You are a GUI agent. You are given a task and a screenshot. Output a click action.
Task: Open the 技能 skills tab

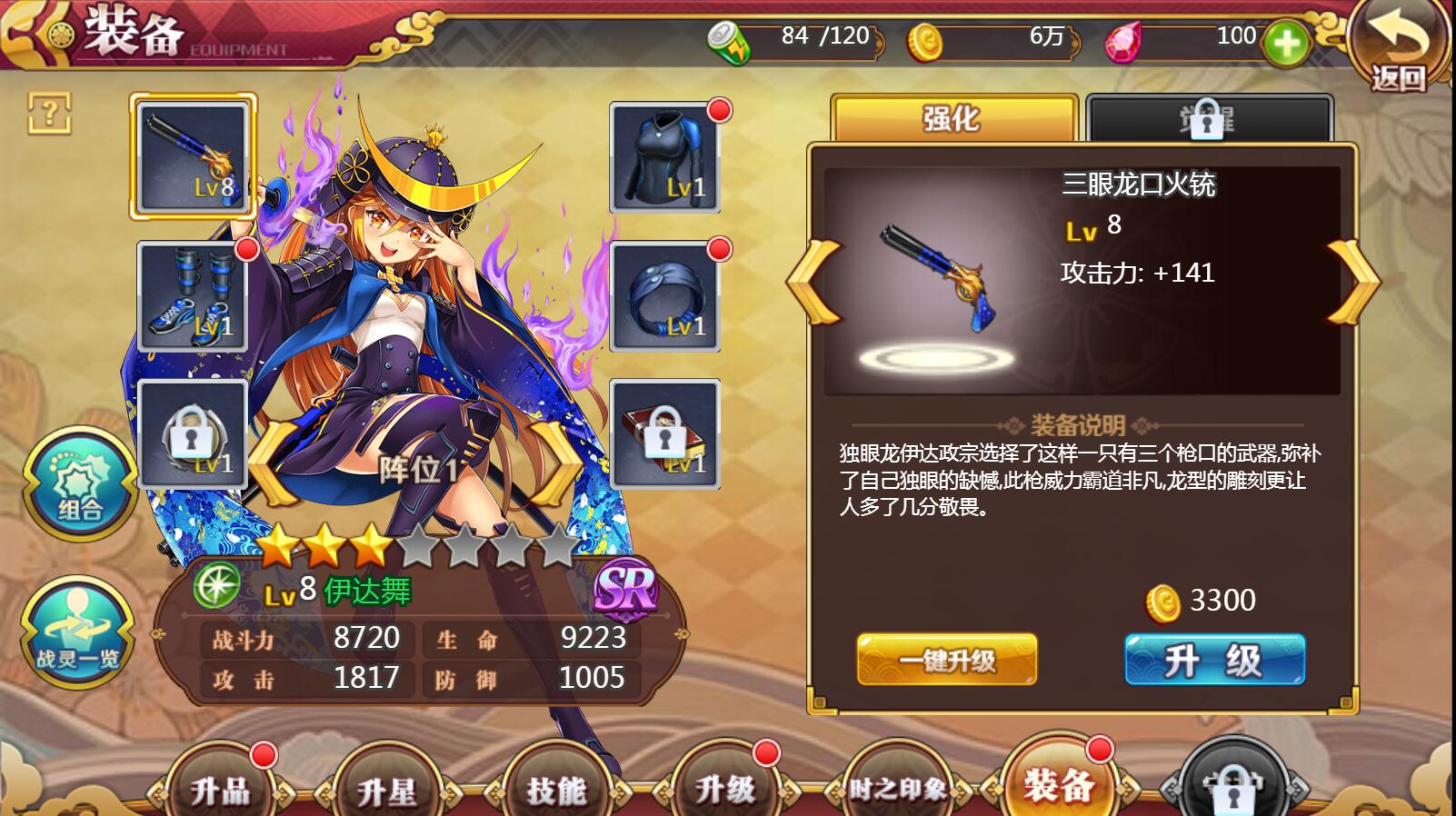tap(556, 789)
